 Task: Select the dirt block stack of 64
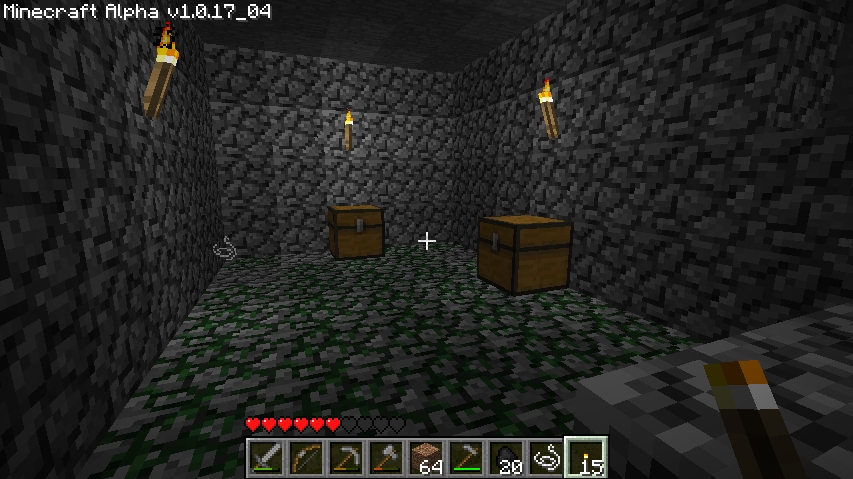[425, 458]
